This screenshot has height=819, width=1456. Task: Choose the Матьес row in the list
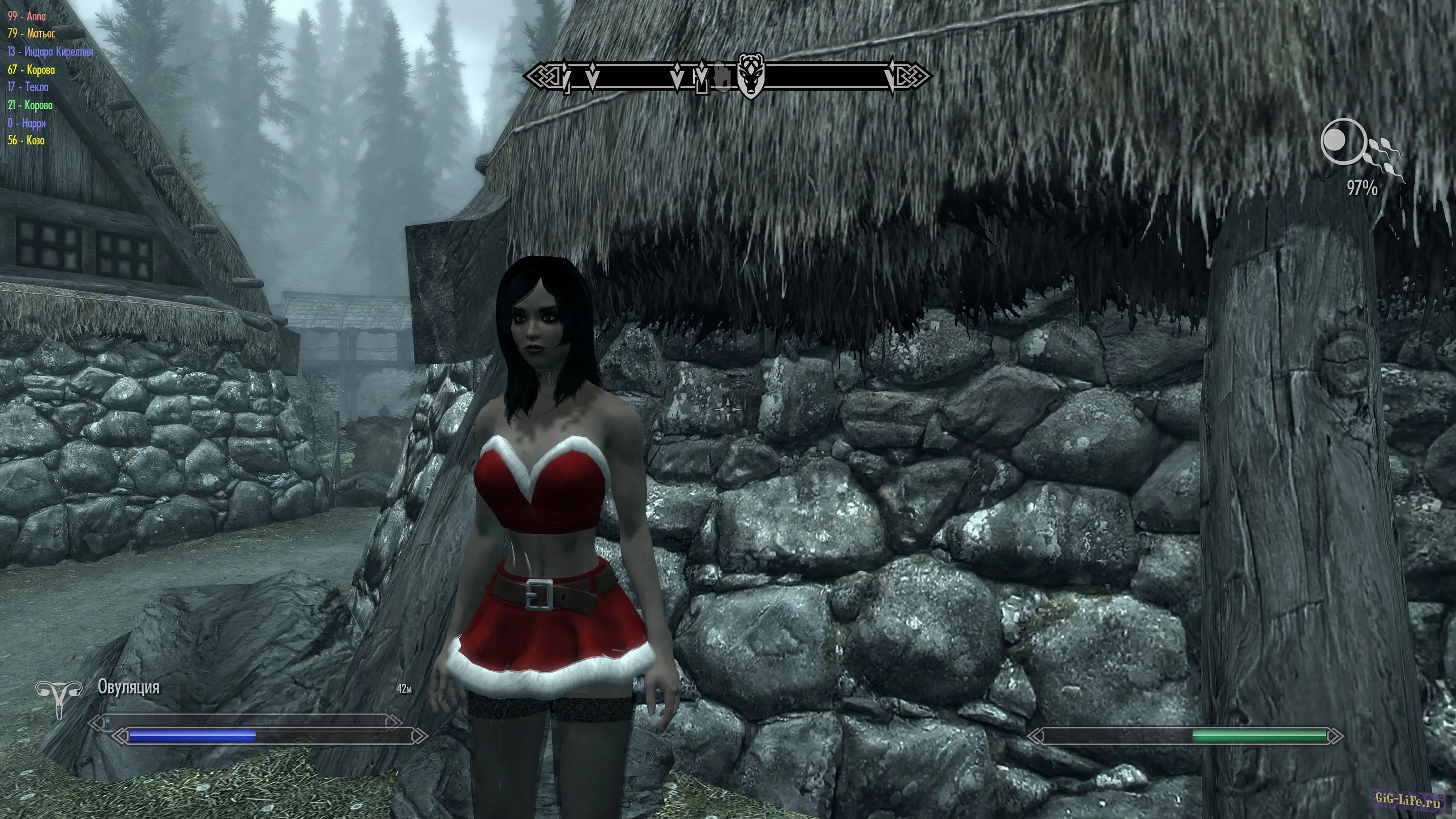(31, 34)
